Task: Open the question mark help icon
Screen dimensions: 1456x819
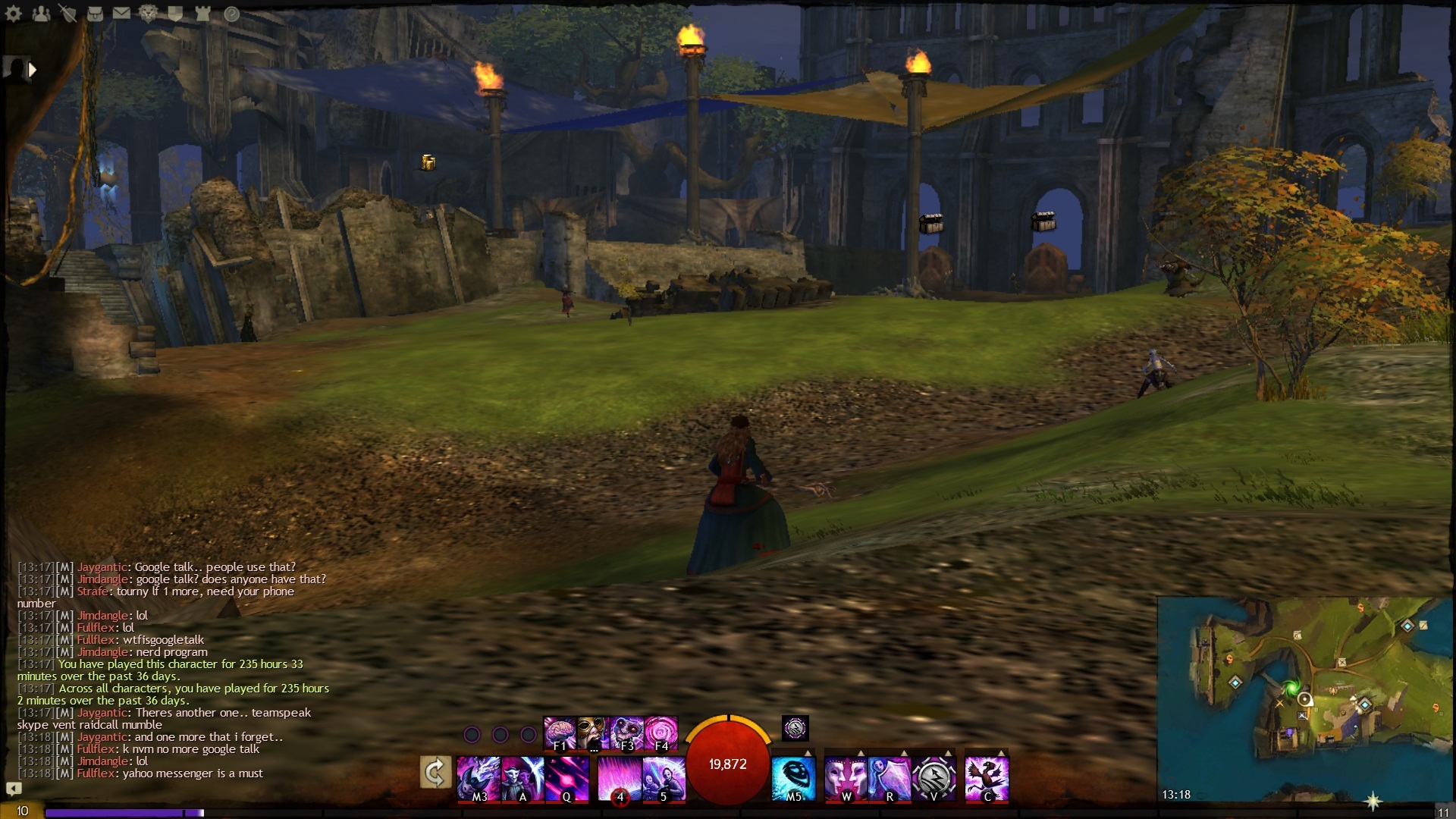Action: [x=231, y=14]
